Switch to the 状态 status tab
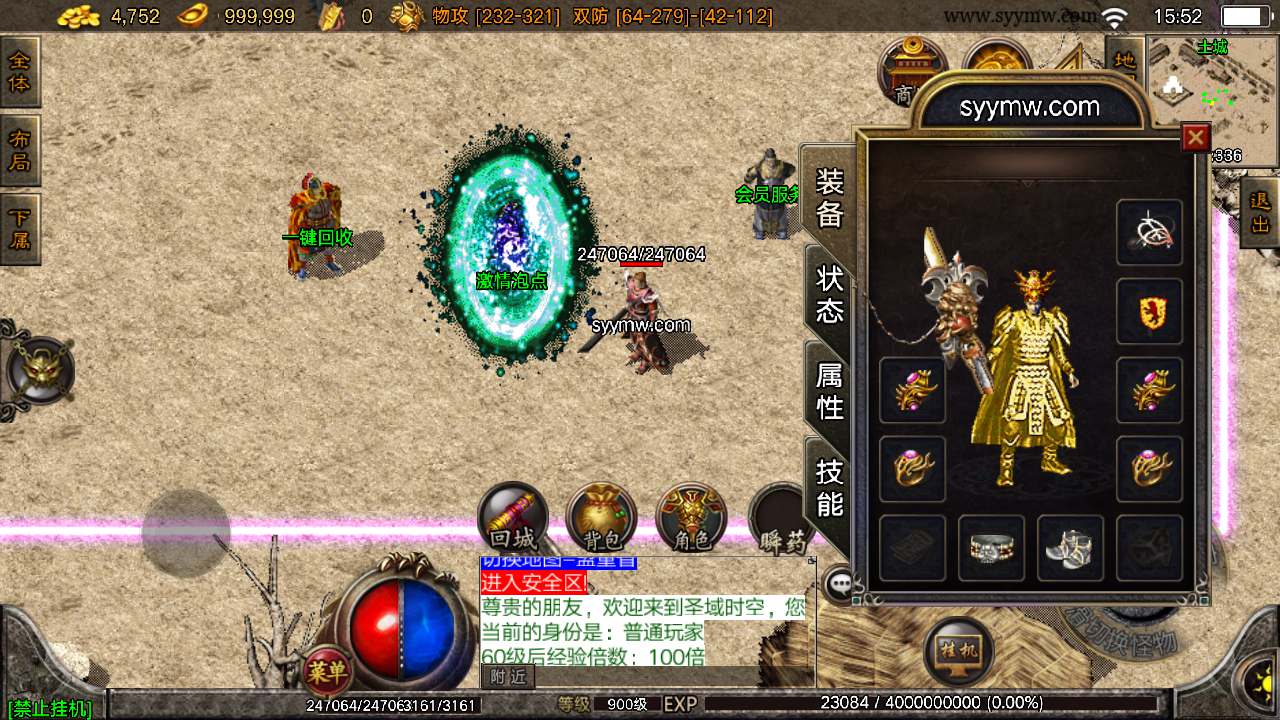This screenshot has height=720, width=1280. pyautogui.click(x=829, y=293)
